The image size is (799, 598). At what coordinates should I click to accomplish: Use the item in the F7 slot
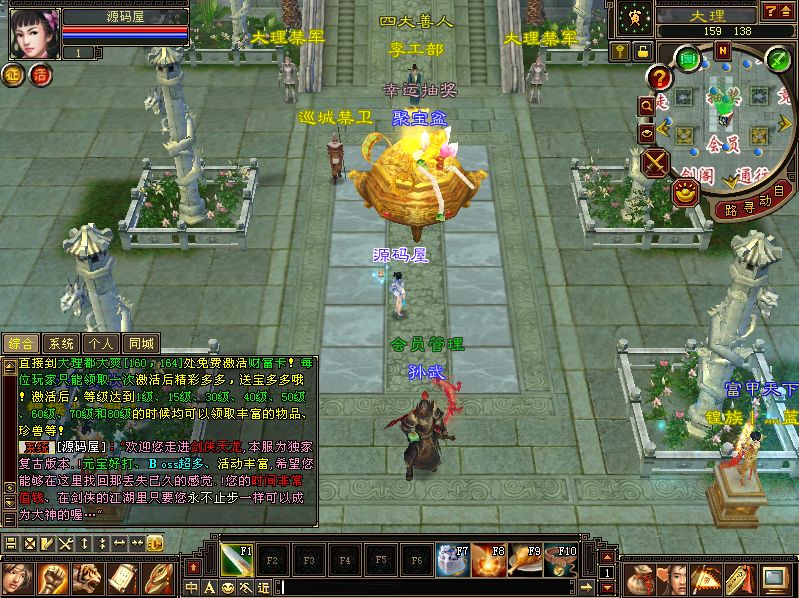452,558
